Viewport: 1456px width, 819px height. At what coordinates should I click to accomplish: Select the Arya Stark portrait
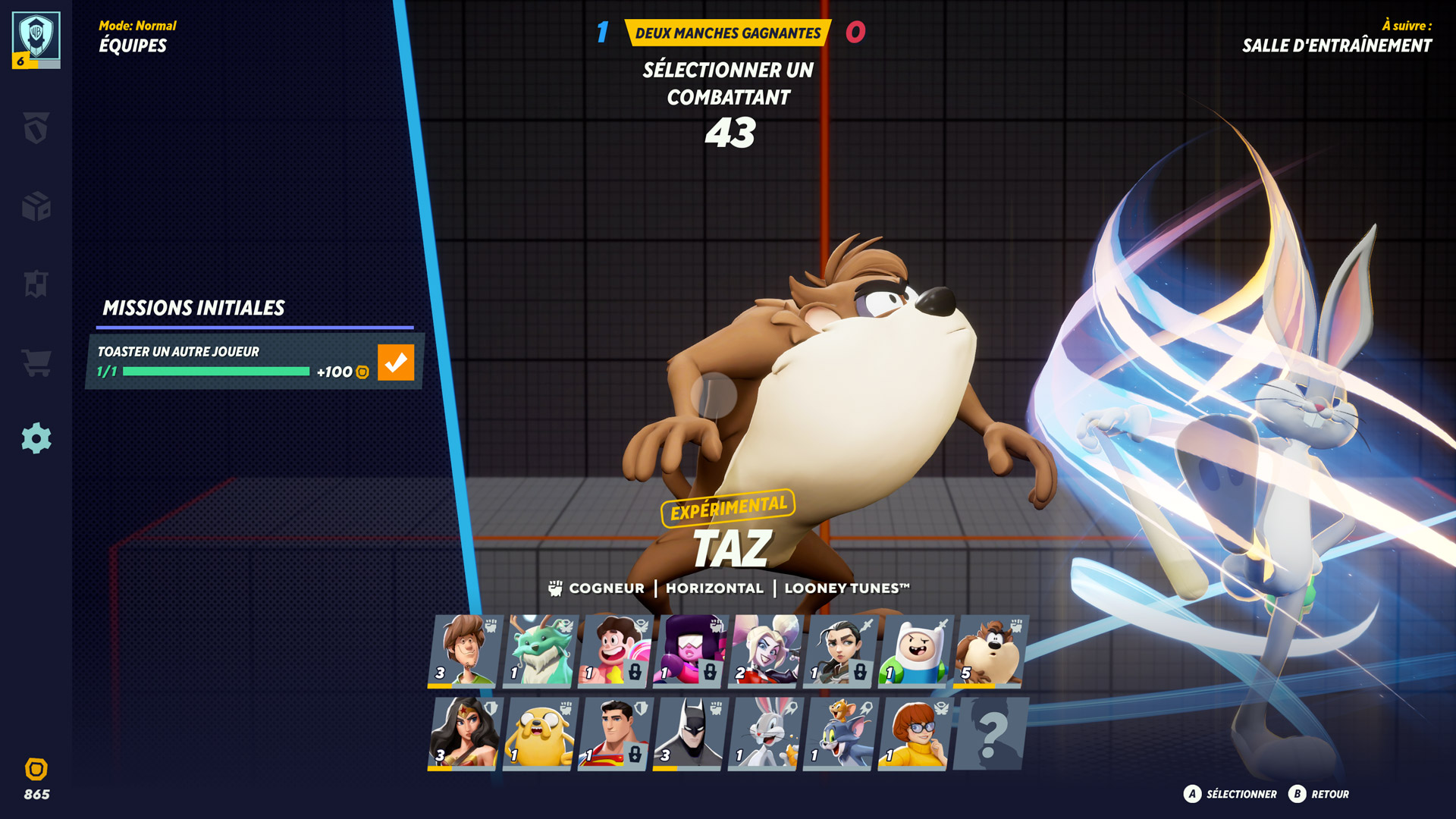pyautogui.click(x=839, y=651)
